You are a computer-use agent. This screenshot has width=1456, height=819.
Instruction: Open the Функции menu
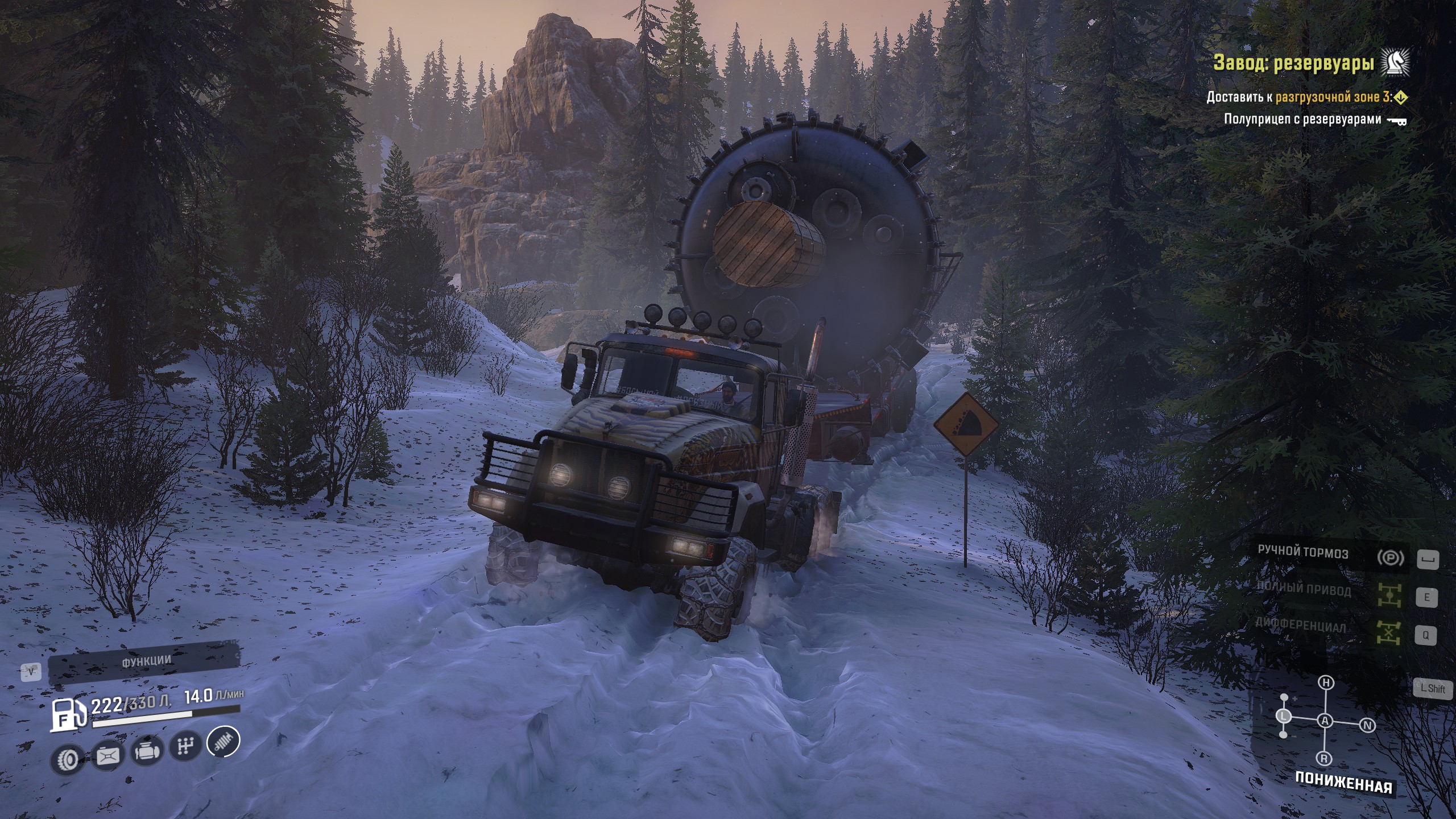coord(146,661)
